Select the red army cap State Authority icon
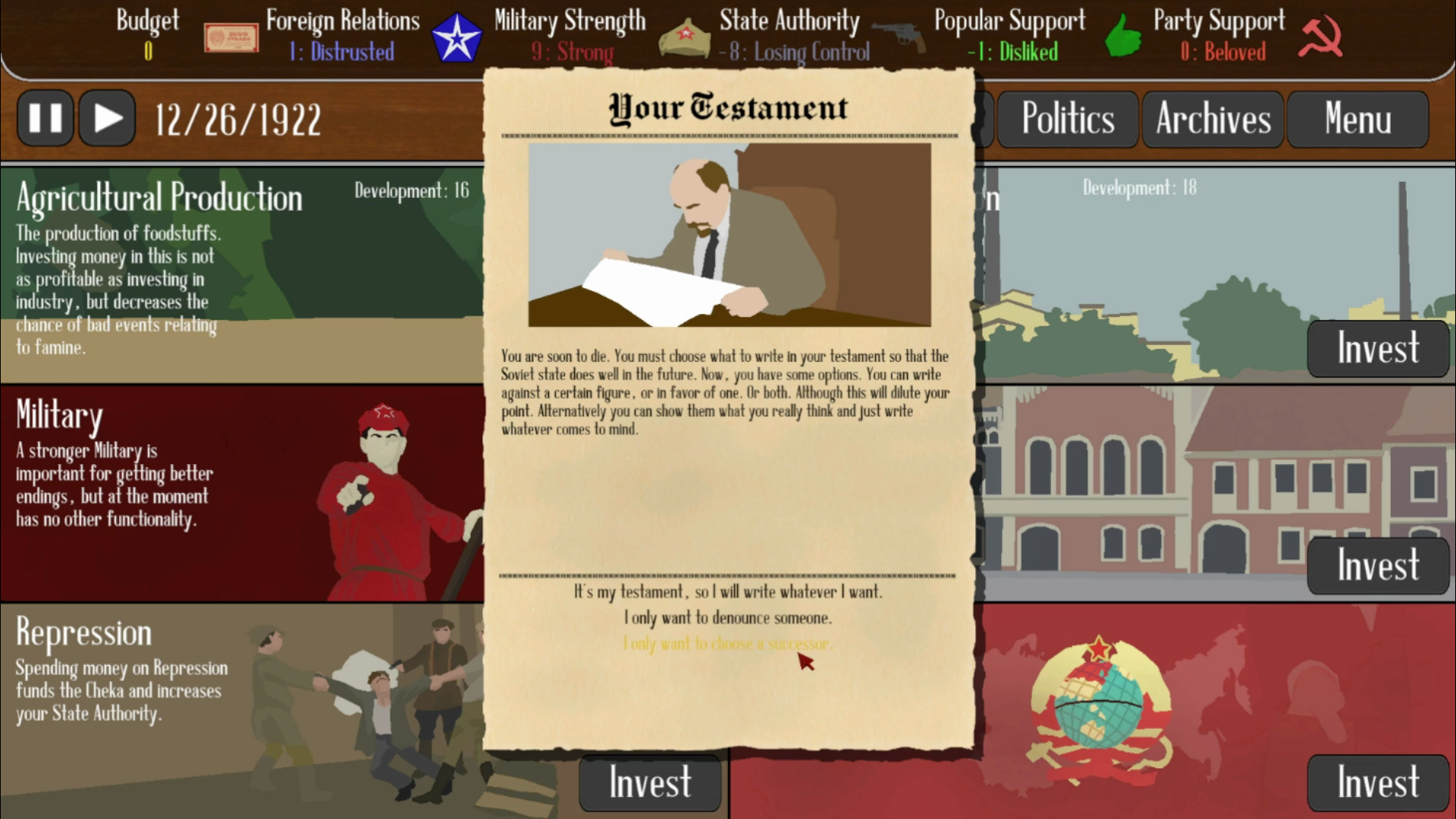Screen dimensions: 1456x819 coord(685,36)
